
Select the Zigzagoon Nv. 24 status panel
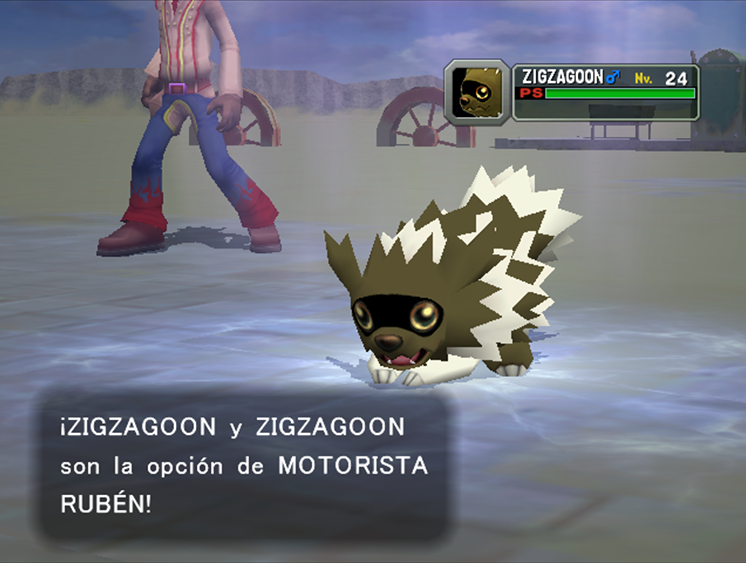(606, 92)
